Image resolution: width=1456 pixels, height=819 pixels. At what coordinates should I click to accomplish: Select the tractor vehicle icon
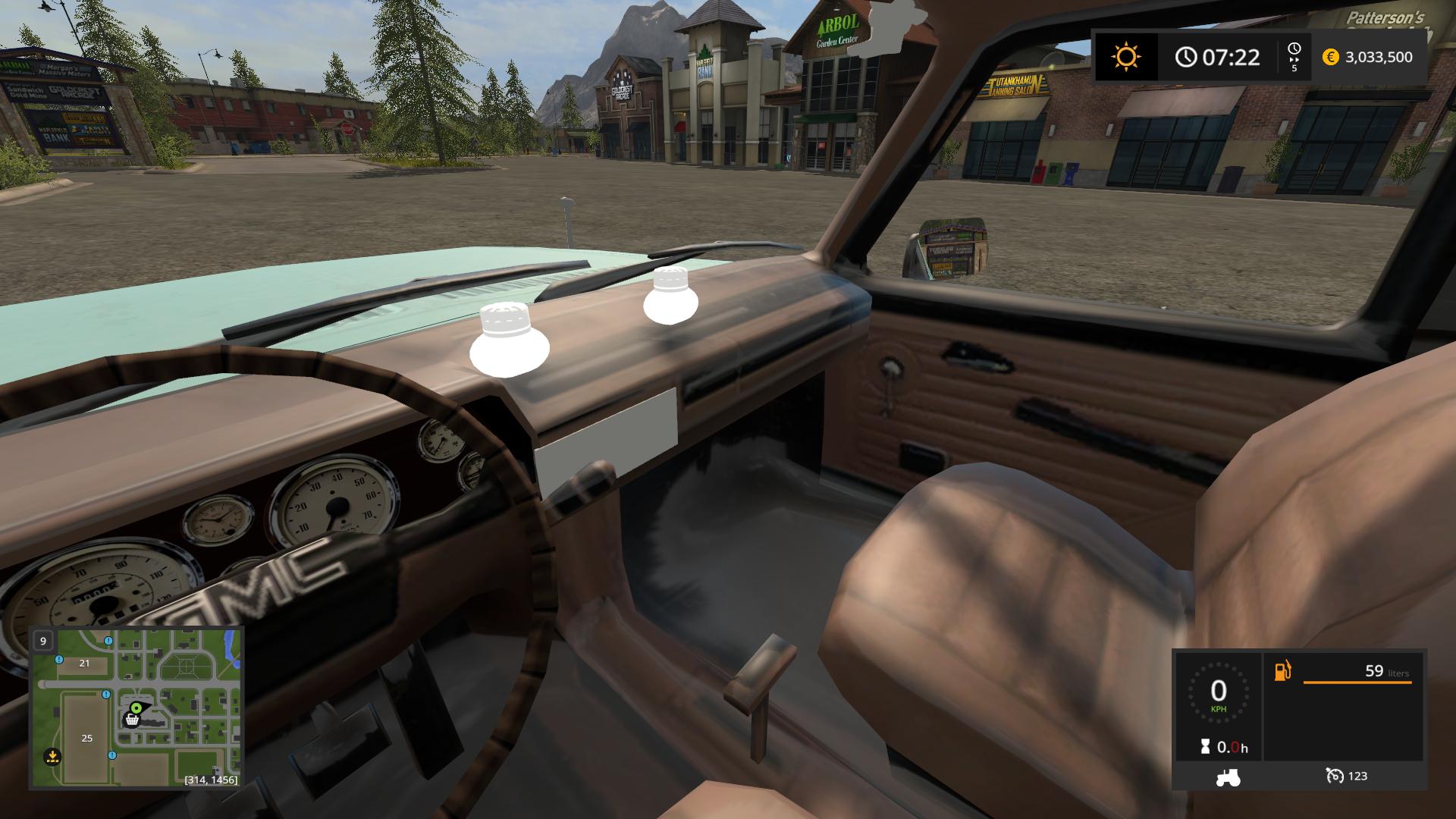point(1227,777)
